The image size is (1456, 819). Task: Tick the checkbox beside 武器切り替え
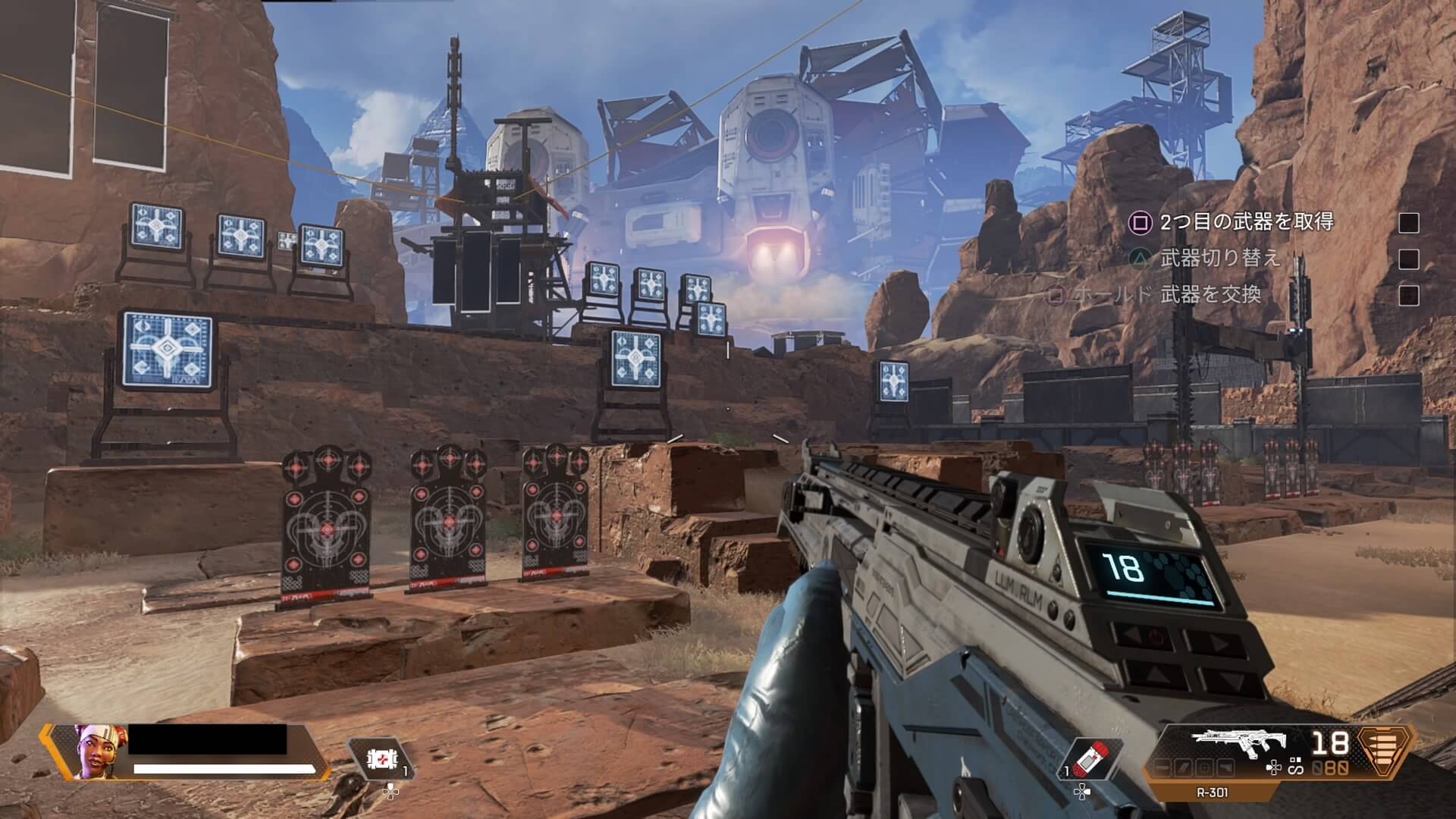click(x=1408, y=259)
